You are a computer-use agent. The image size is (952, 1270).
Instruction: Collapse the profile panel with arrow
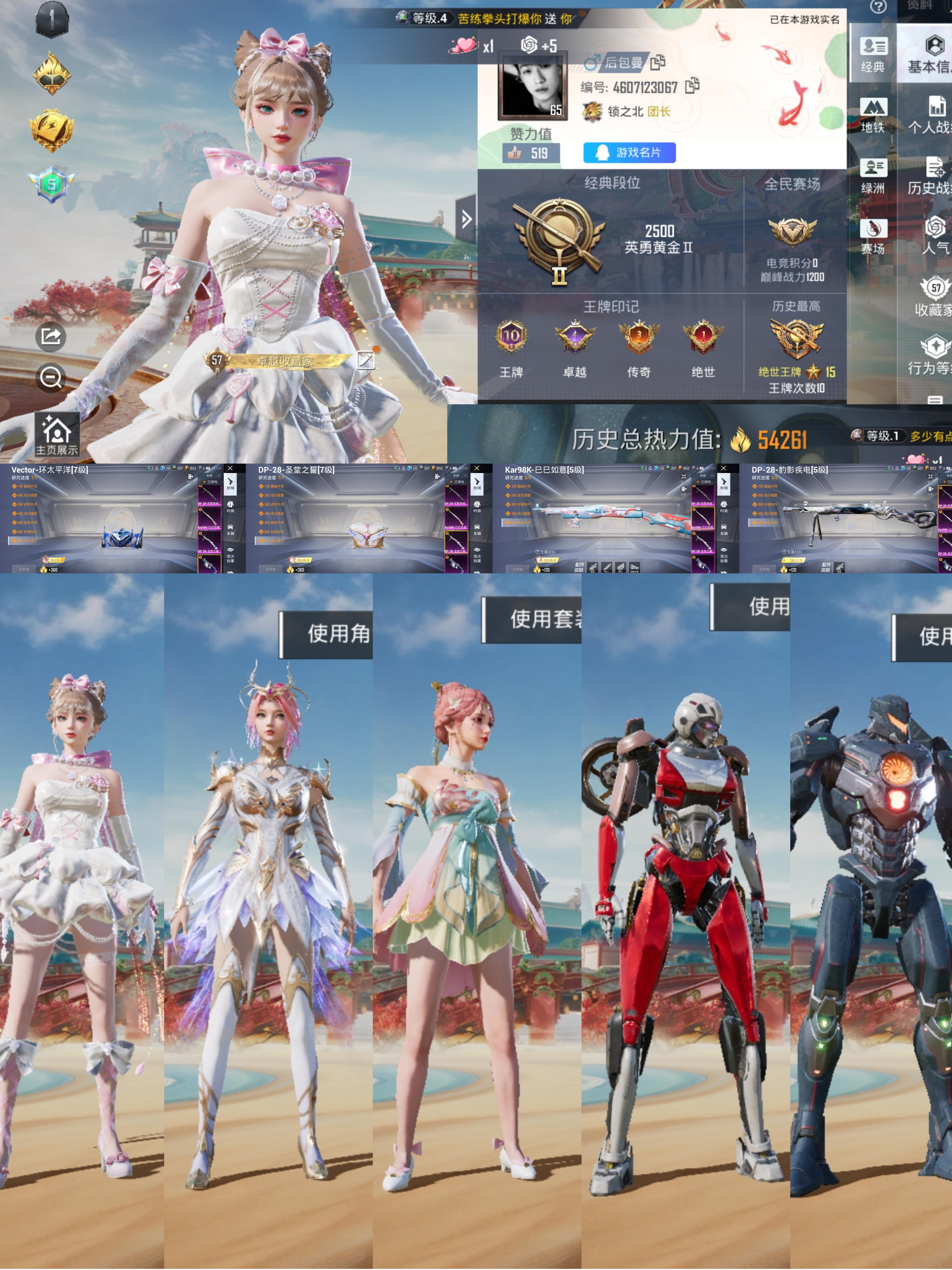coord(466,219)
